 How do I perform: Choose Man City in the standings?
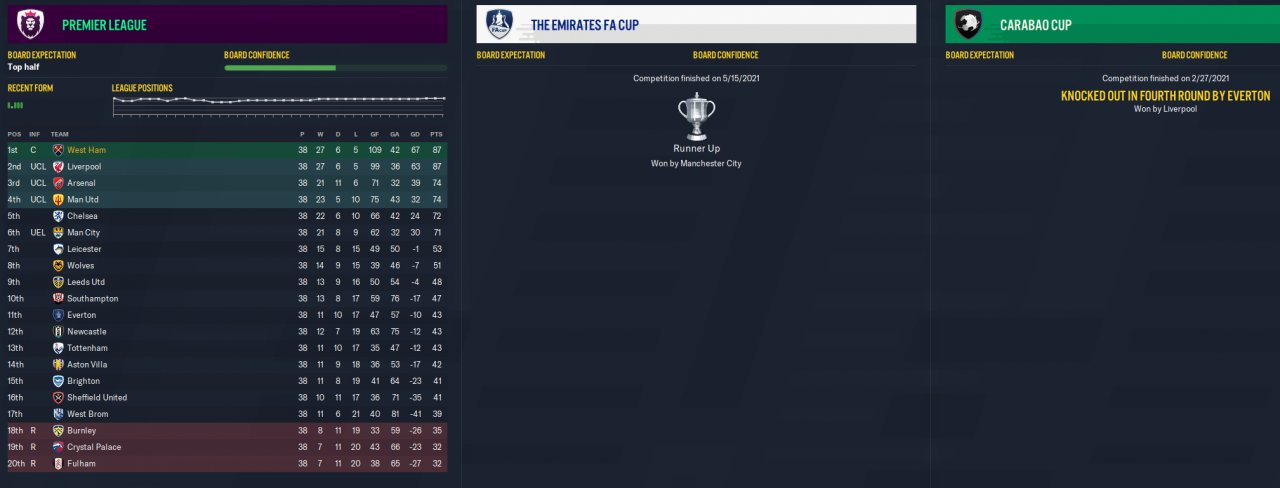[x=84, y=232]
